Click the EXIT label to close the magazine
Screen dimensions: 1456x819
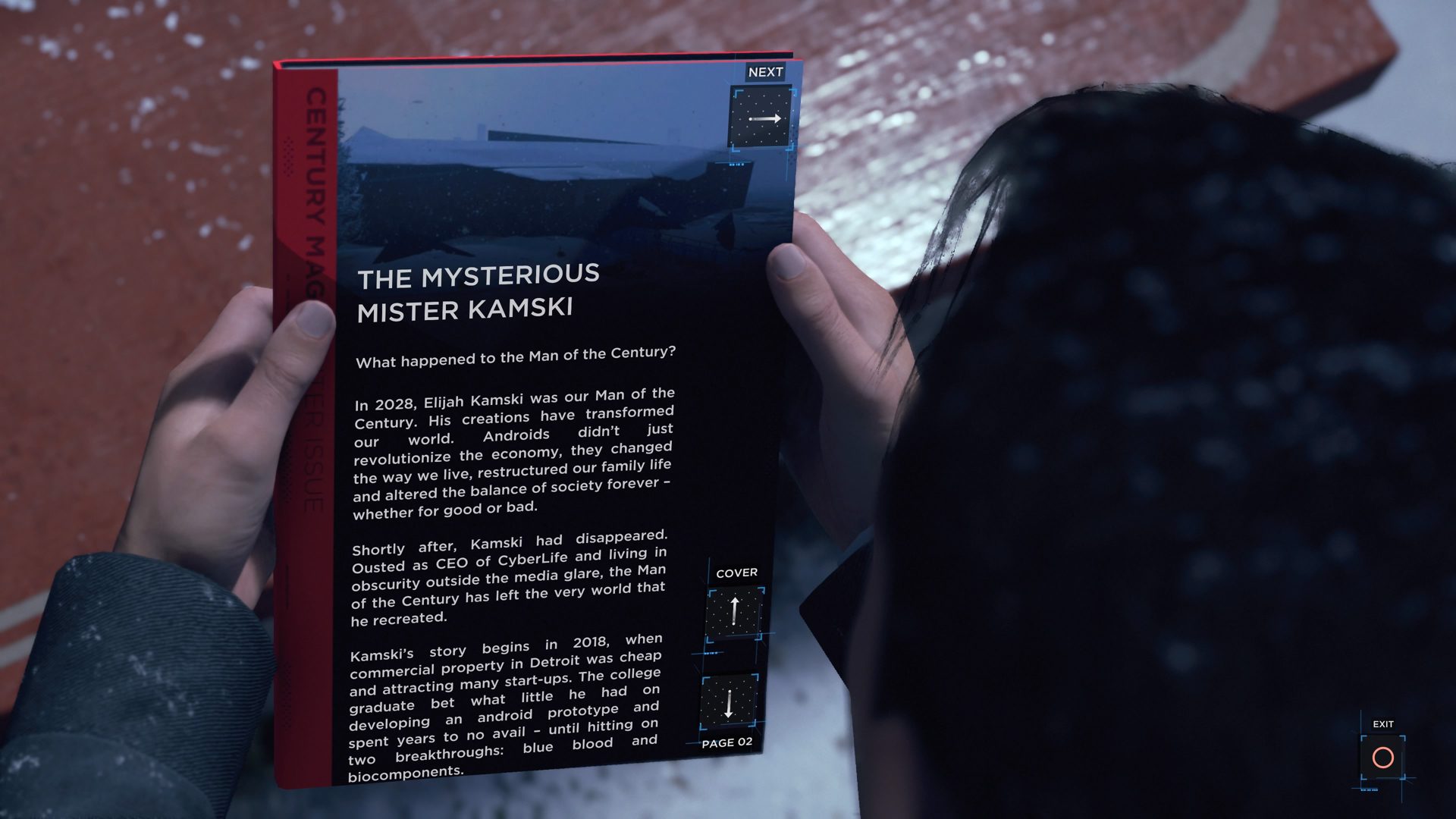click(1382, 724)
